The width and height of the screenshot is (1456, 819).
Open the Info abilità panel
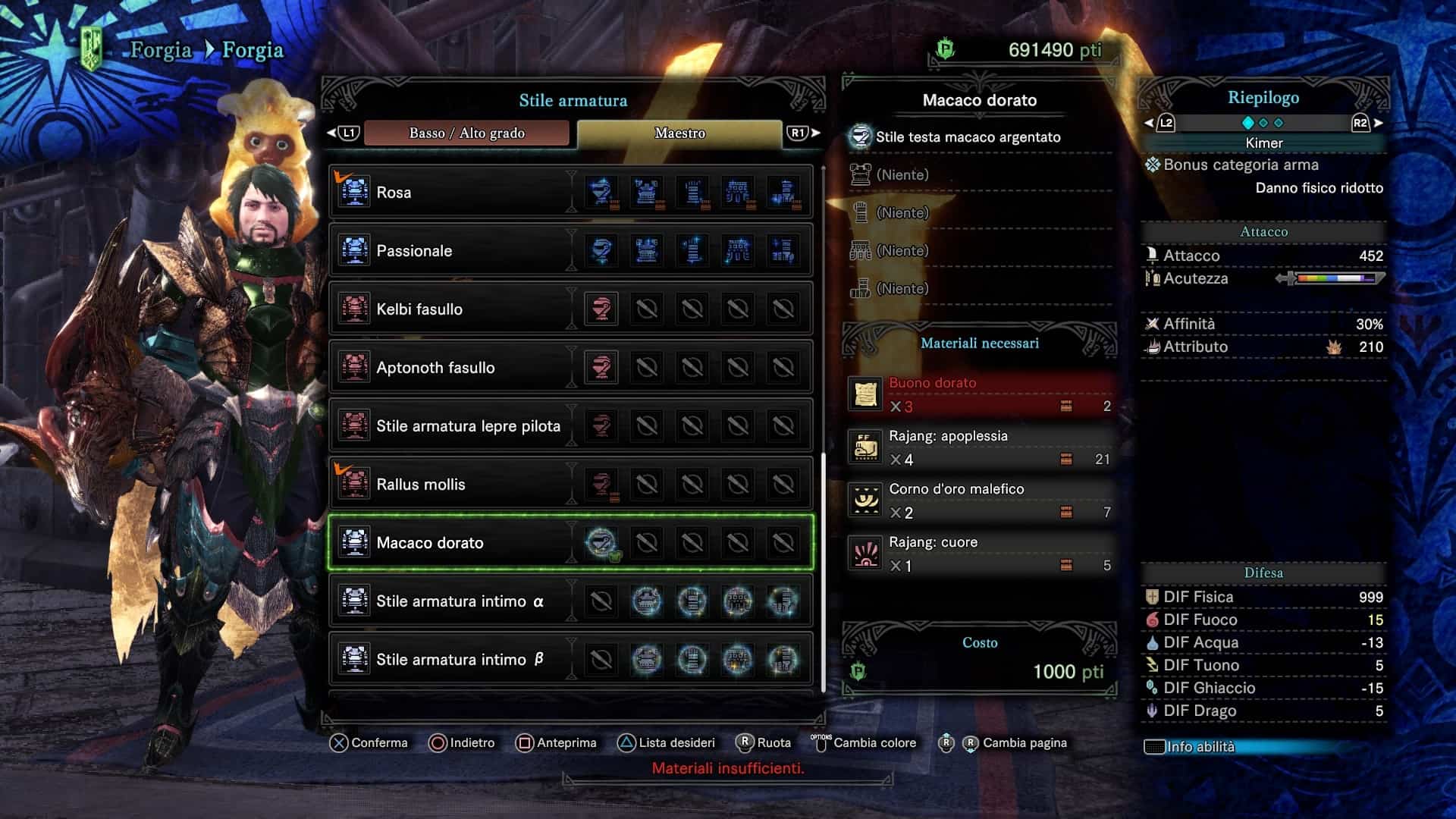point(1200,747)
